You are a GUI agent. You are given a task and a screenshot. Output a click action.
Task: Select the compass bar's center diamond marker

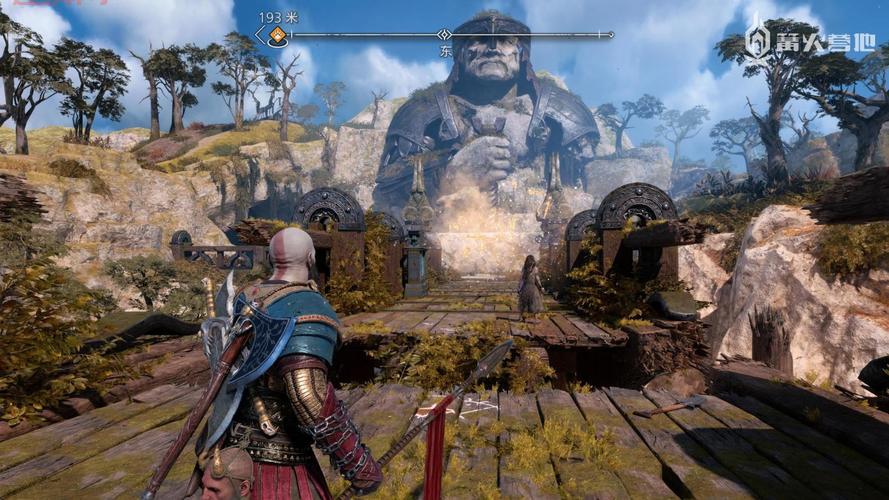(444, 35)
